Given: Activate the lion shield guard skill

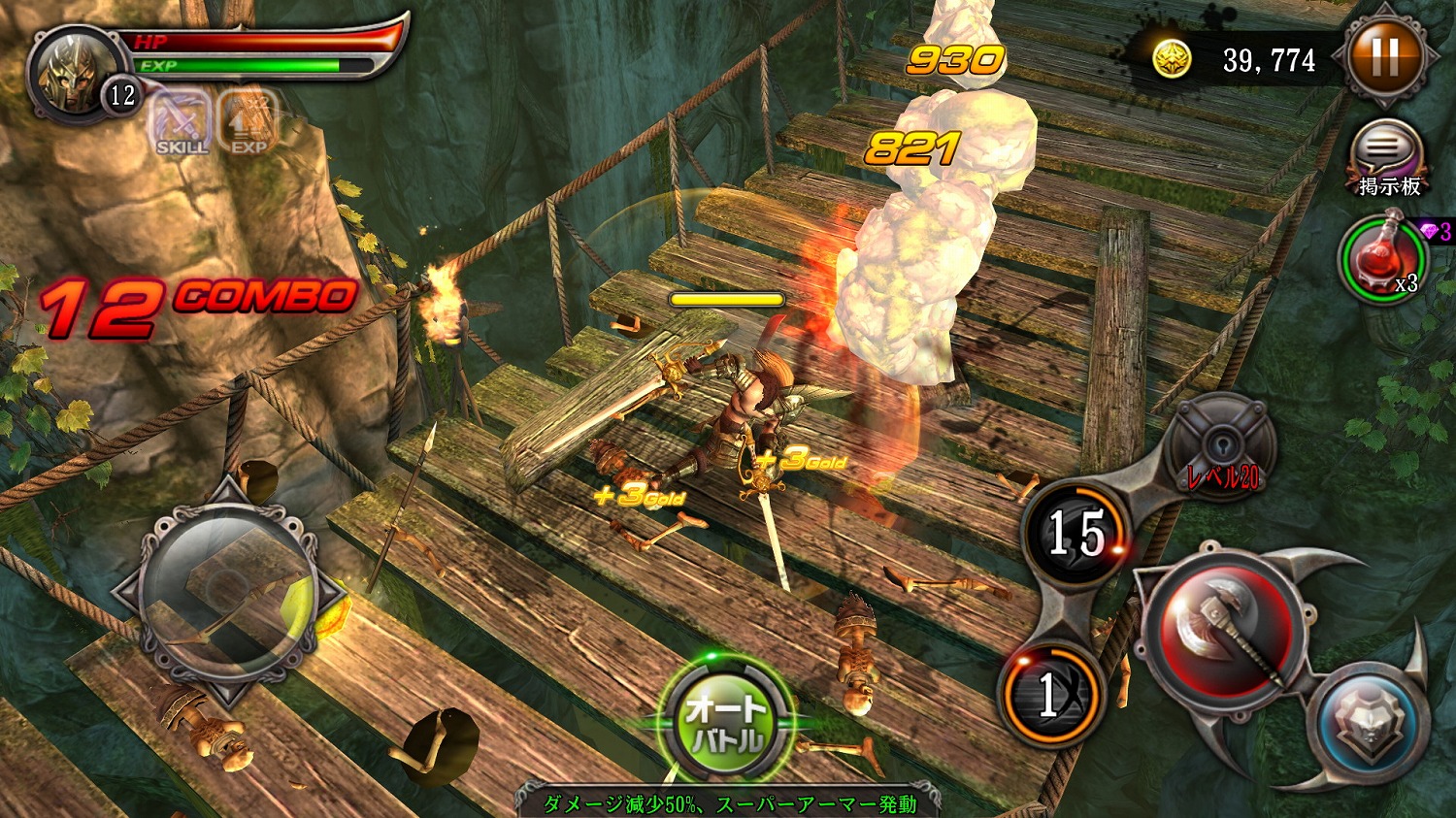Looking at the screenshot, I should pyautogui.click(x=1369, y=723).
